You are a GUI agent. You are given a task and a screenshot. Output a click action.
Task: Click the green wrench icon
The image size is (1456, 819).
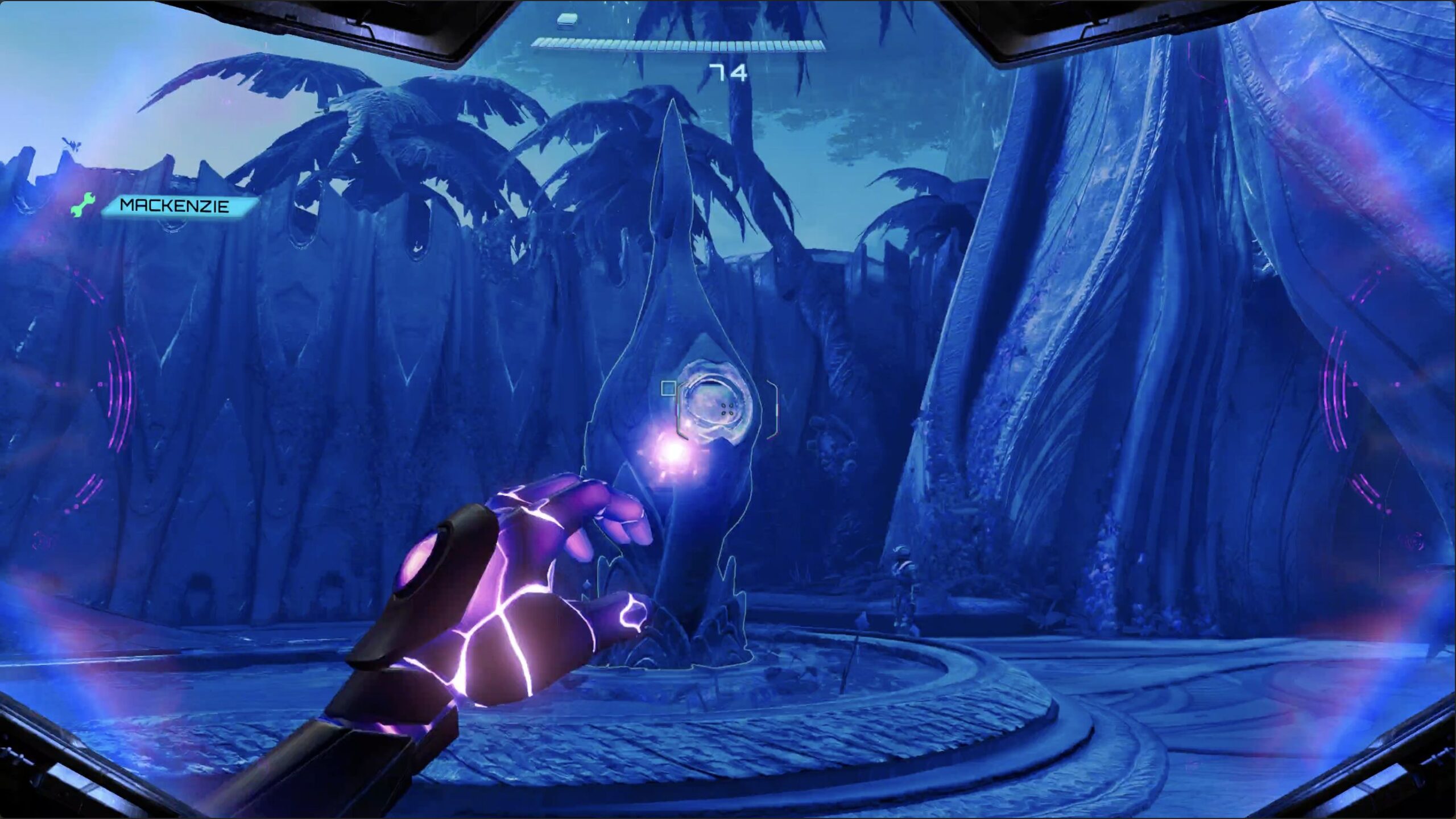[x=83, y=205]
